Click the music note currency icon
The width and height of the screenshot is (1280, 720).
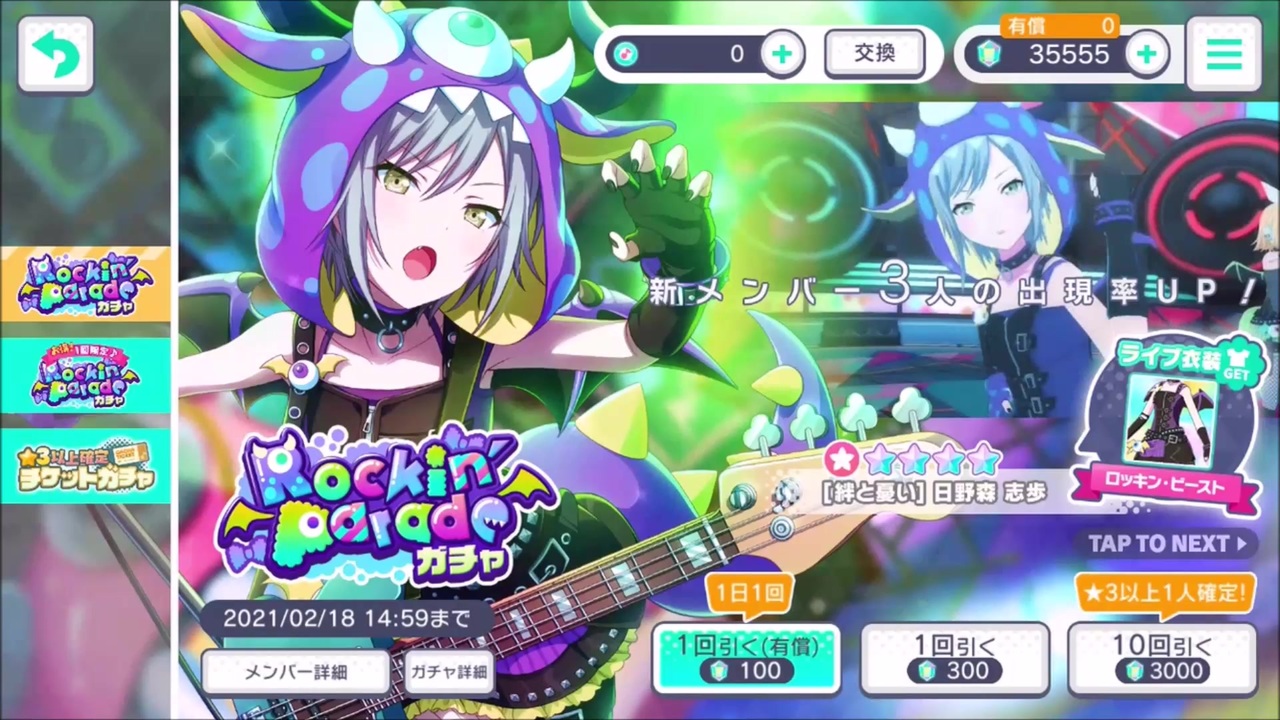[x=625, y=54]
